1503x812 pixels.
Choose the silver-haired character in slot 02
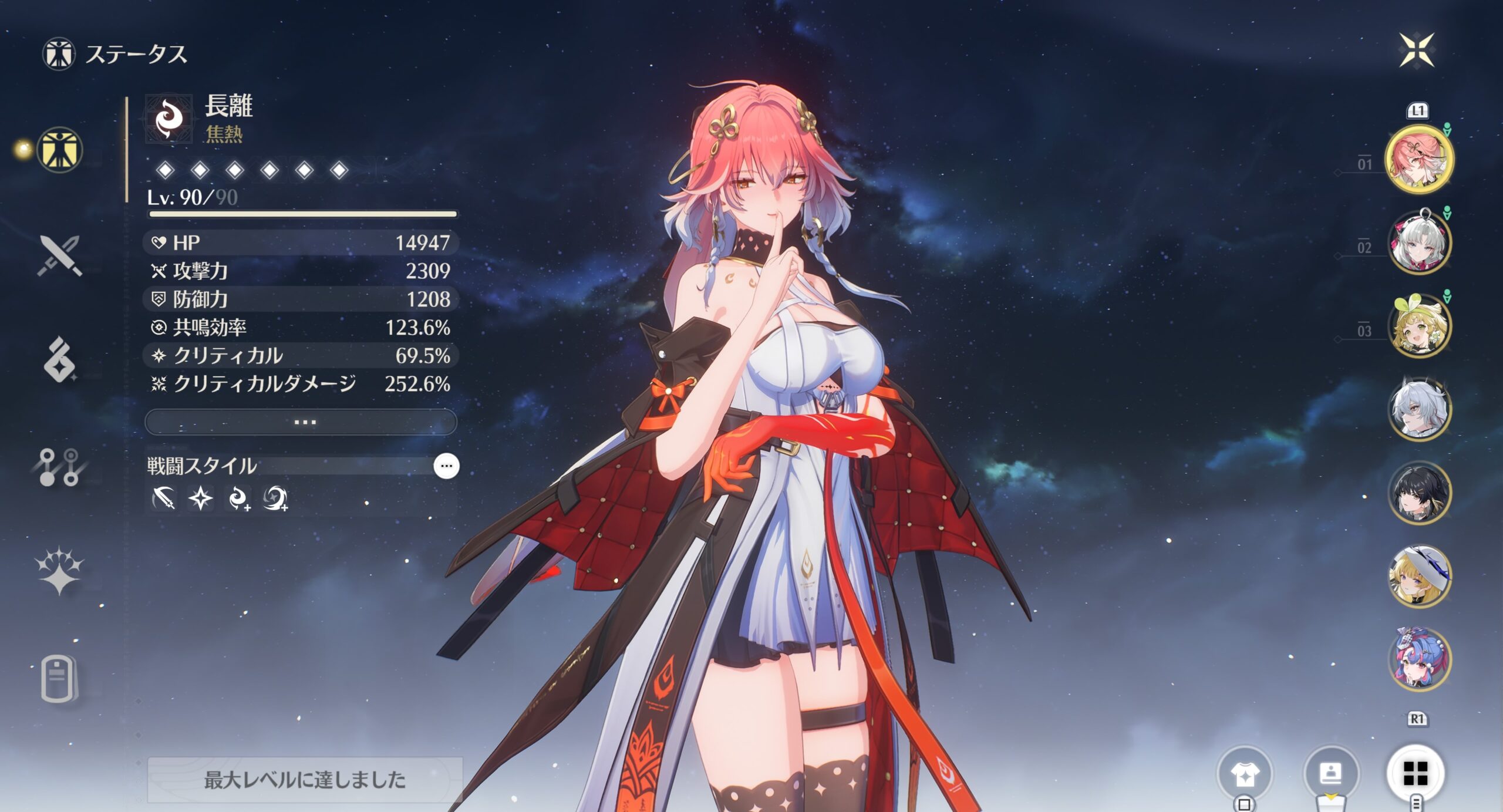click(1419, 242)
